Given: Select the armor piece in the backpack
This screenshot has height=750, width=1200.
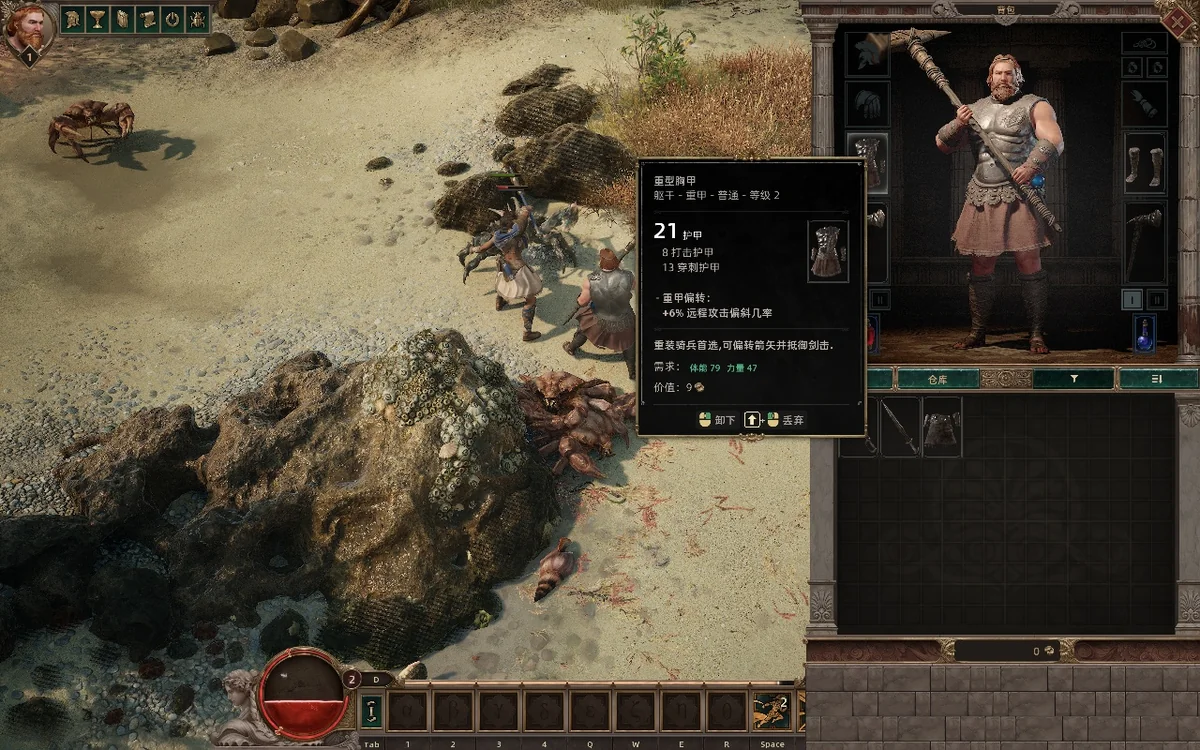Looking at the screenshot, I should 942,427.
